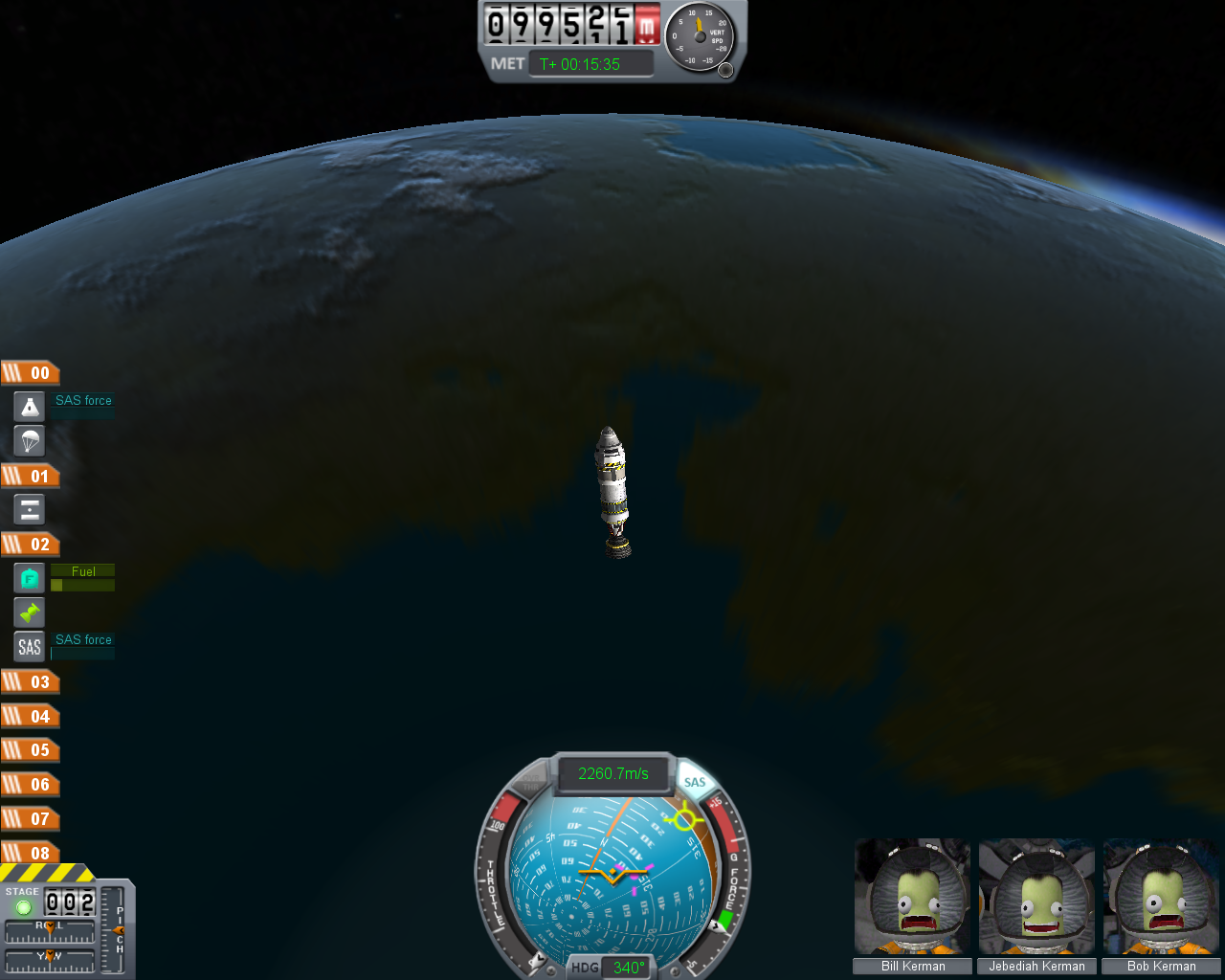Screen dimensions: 1225x980
Task: Click the green stage indicator light
Action: click(24, 906)
